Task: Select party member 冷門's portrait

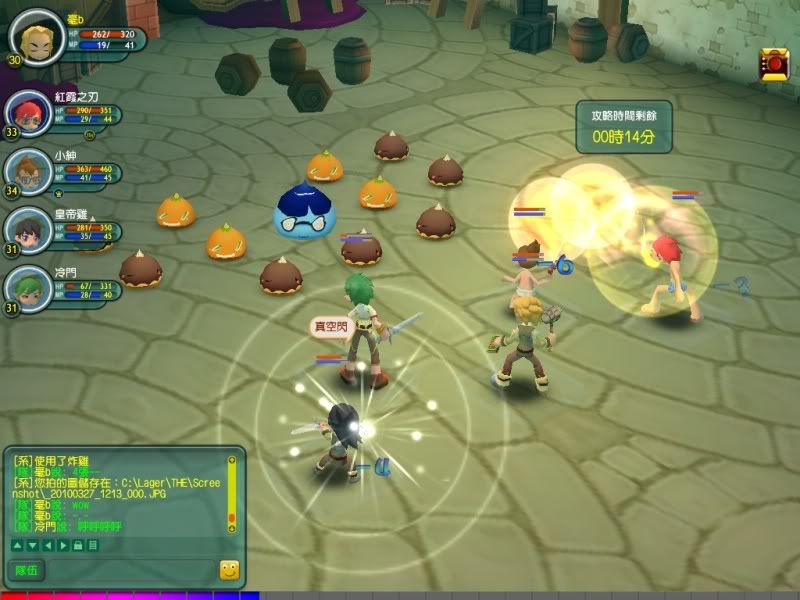Action: pos(27,285)
